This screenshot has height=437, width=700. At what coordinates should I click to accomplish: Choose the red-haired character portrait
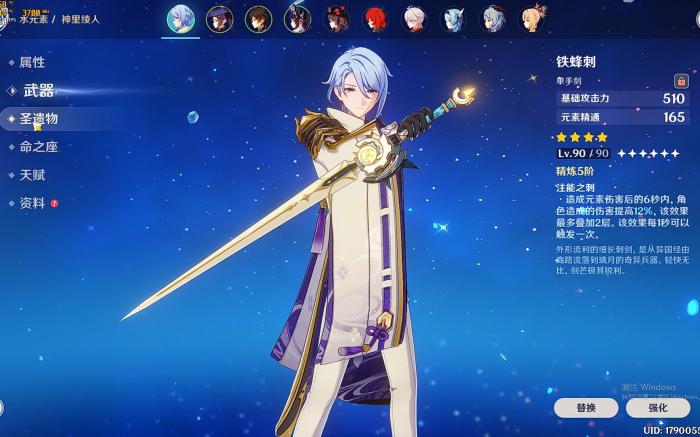pos(376,18)
